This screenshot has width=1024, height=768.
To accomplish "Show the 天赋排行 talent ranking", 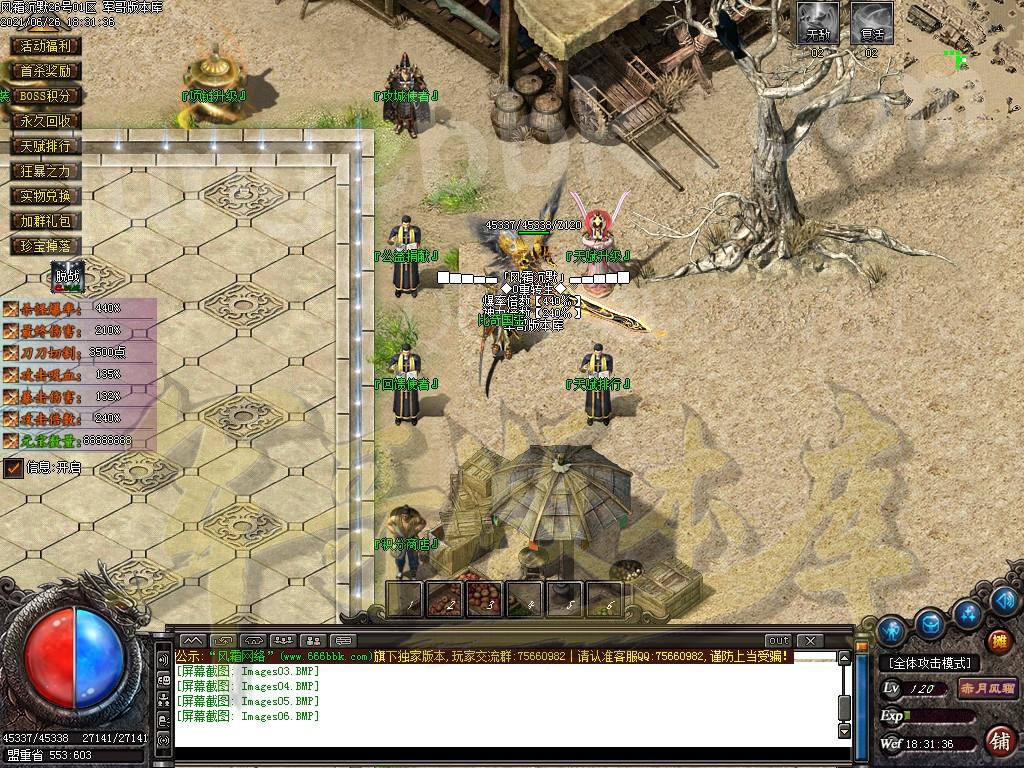I will pos(45,146).
